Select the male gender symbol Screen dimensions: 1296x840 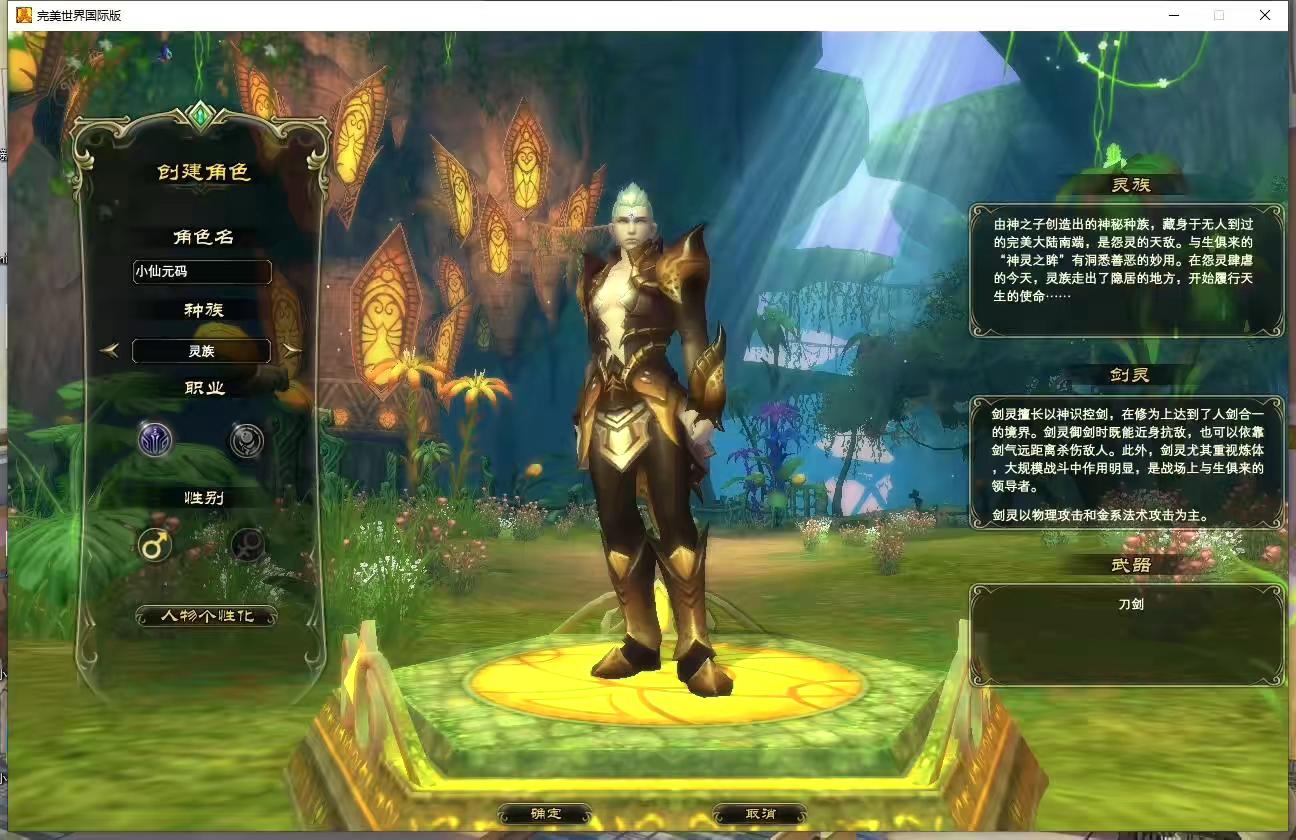click(155, 546)
